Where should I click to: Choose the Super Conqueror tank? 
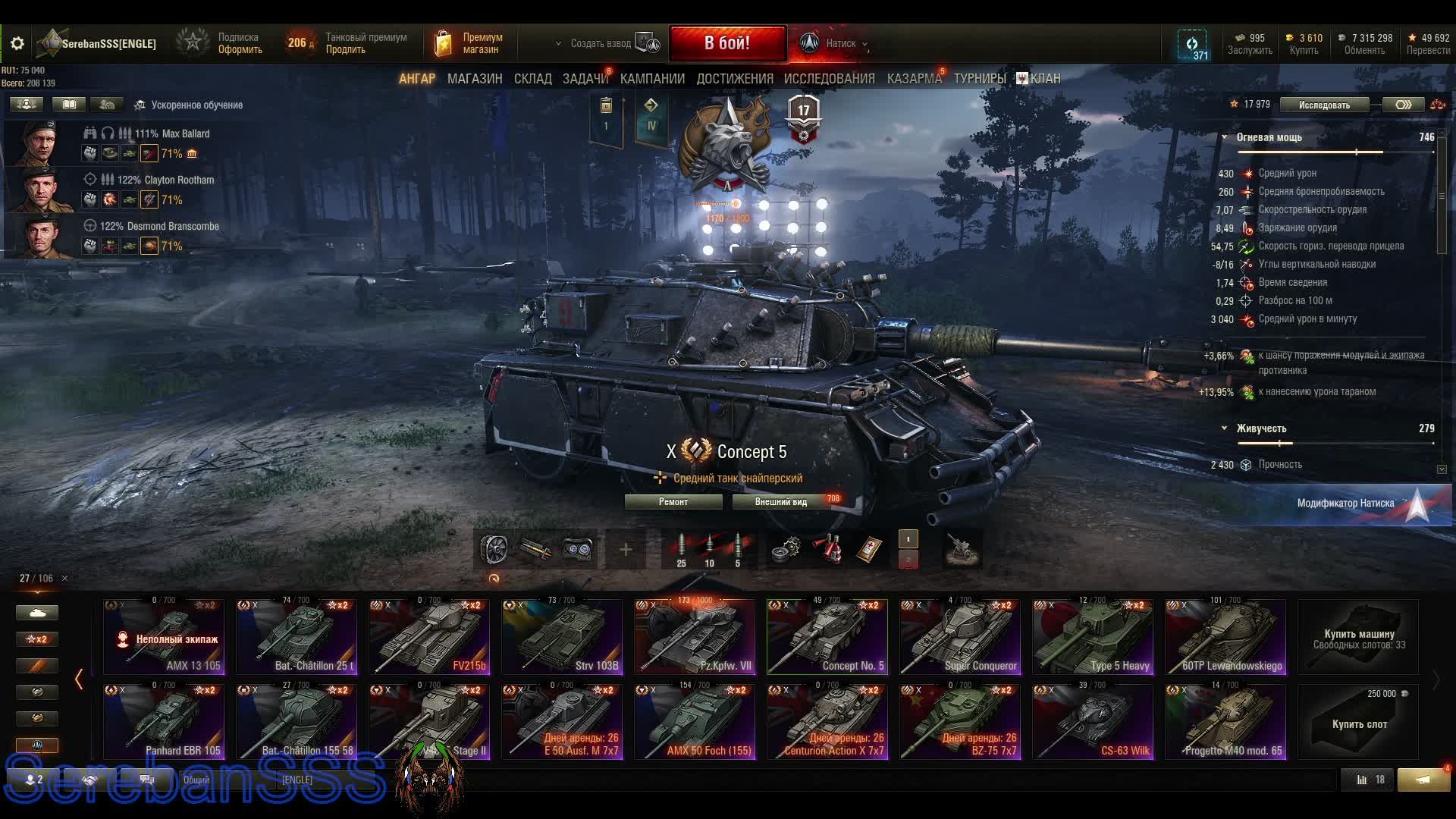click(x=960, y=637)
